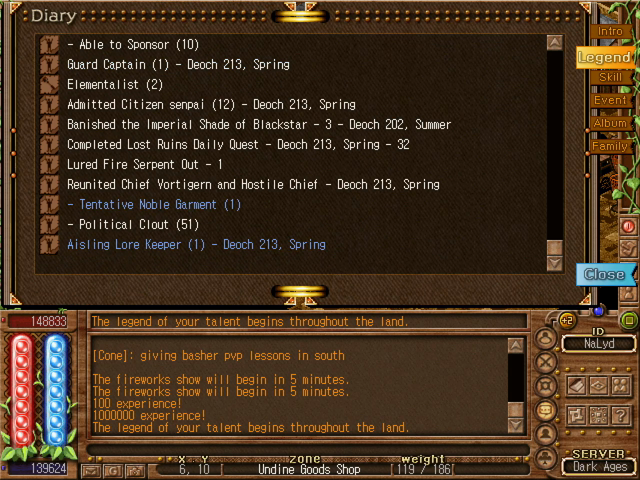The width and height of the screenshot is (640, 480).
Task: Click the chat log scroll-down arrow
Action: (515, 427)
